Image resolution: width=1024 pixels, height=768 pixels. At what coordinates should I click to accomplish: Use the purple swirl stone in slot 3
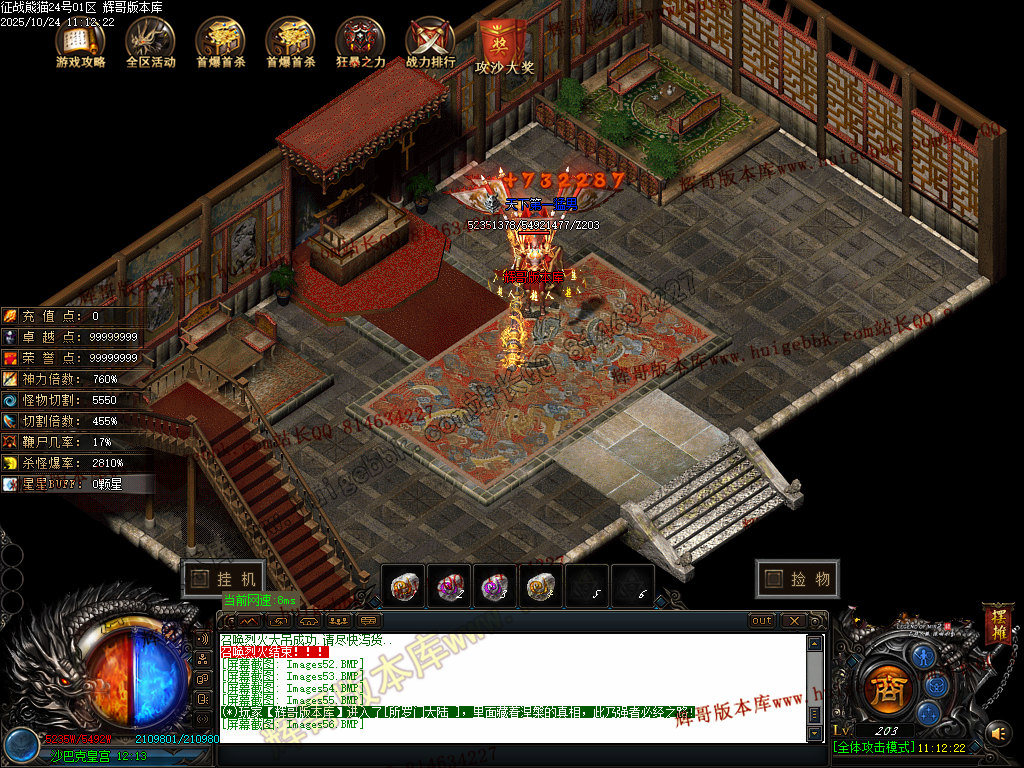[x=496, y=586]
